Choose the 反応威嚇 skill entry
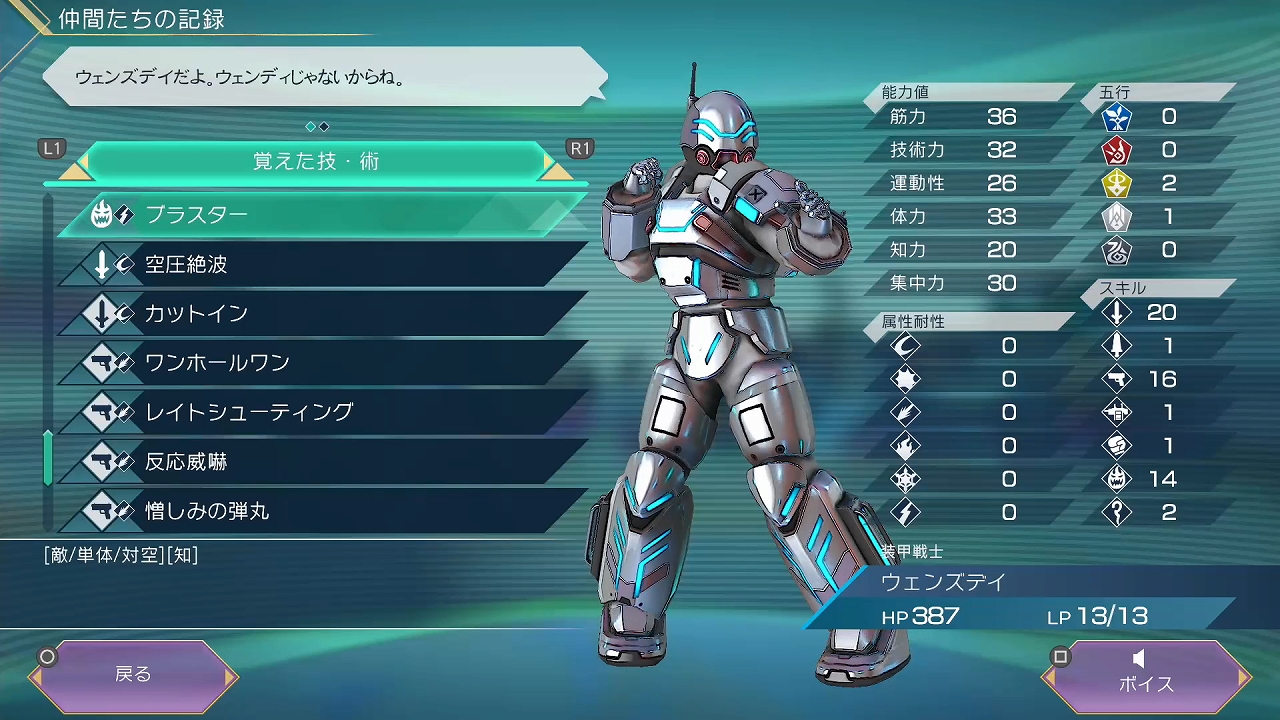The image size is (1280, 720). (x=320, y=462)
